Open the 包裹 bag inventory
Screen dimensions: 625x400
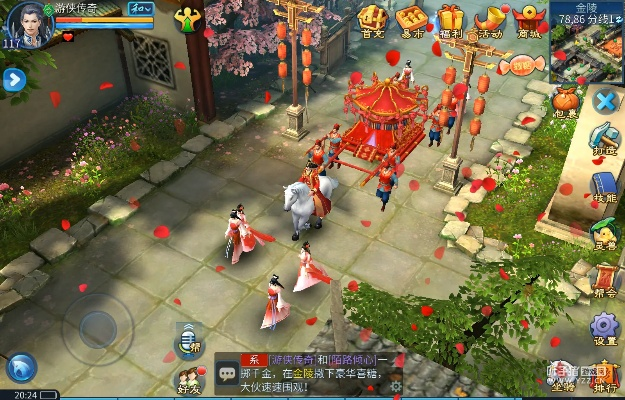568,101
